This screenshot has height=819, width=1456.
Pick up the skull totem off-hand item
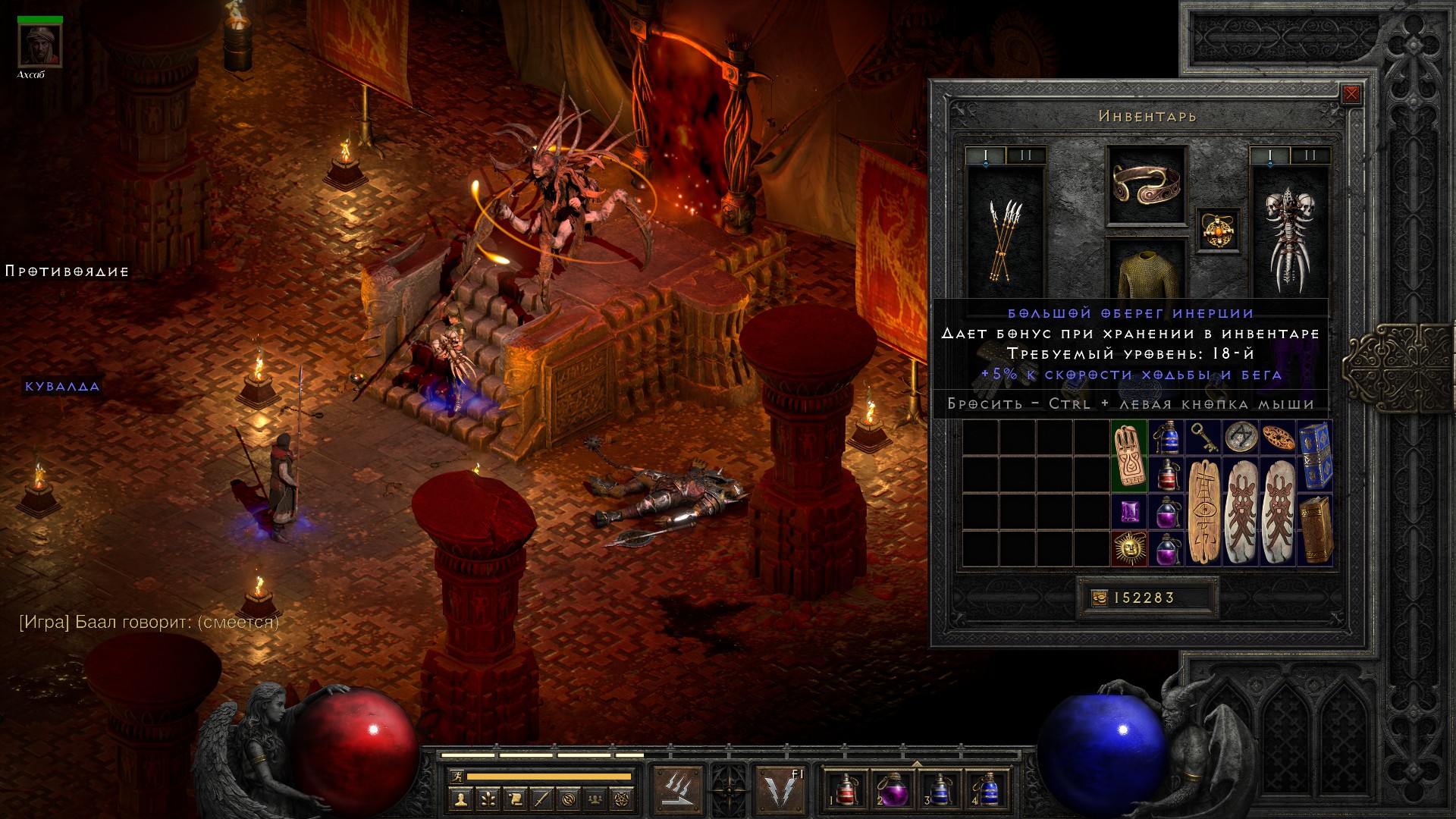1288,239
